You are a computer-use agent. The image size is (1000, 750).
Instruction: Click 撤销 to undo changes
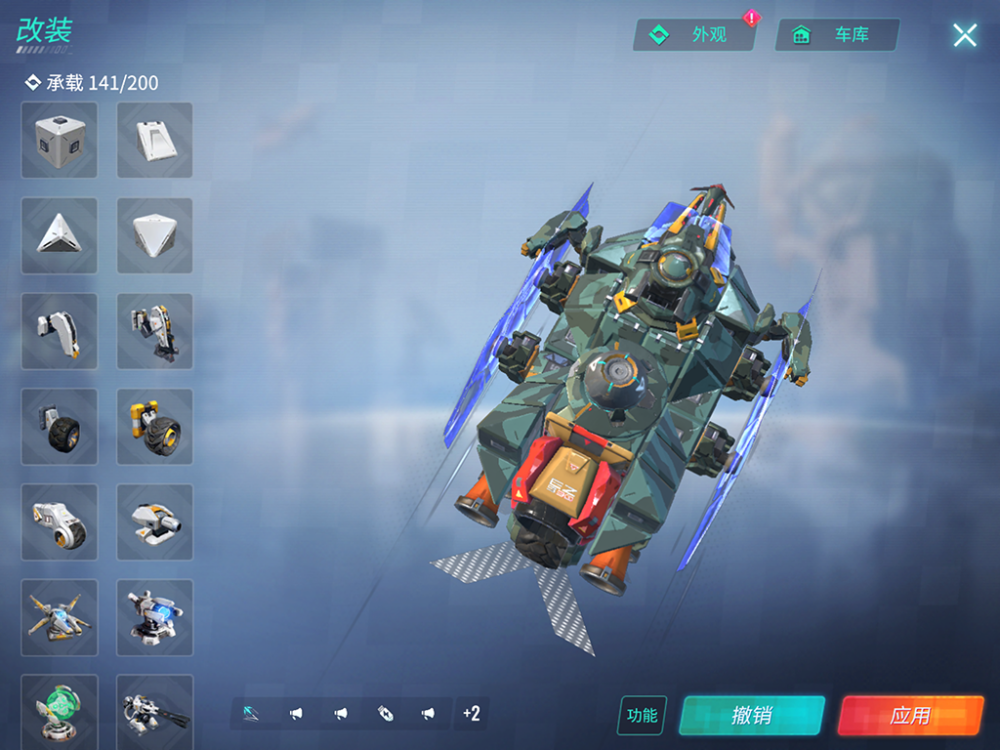pos(751,715)
